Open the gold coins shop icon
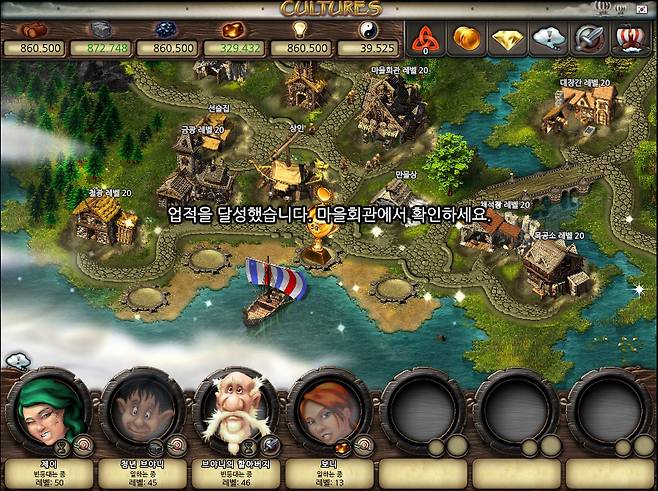Screen dimensions: 658x491 click(467, 38)
